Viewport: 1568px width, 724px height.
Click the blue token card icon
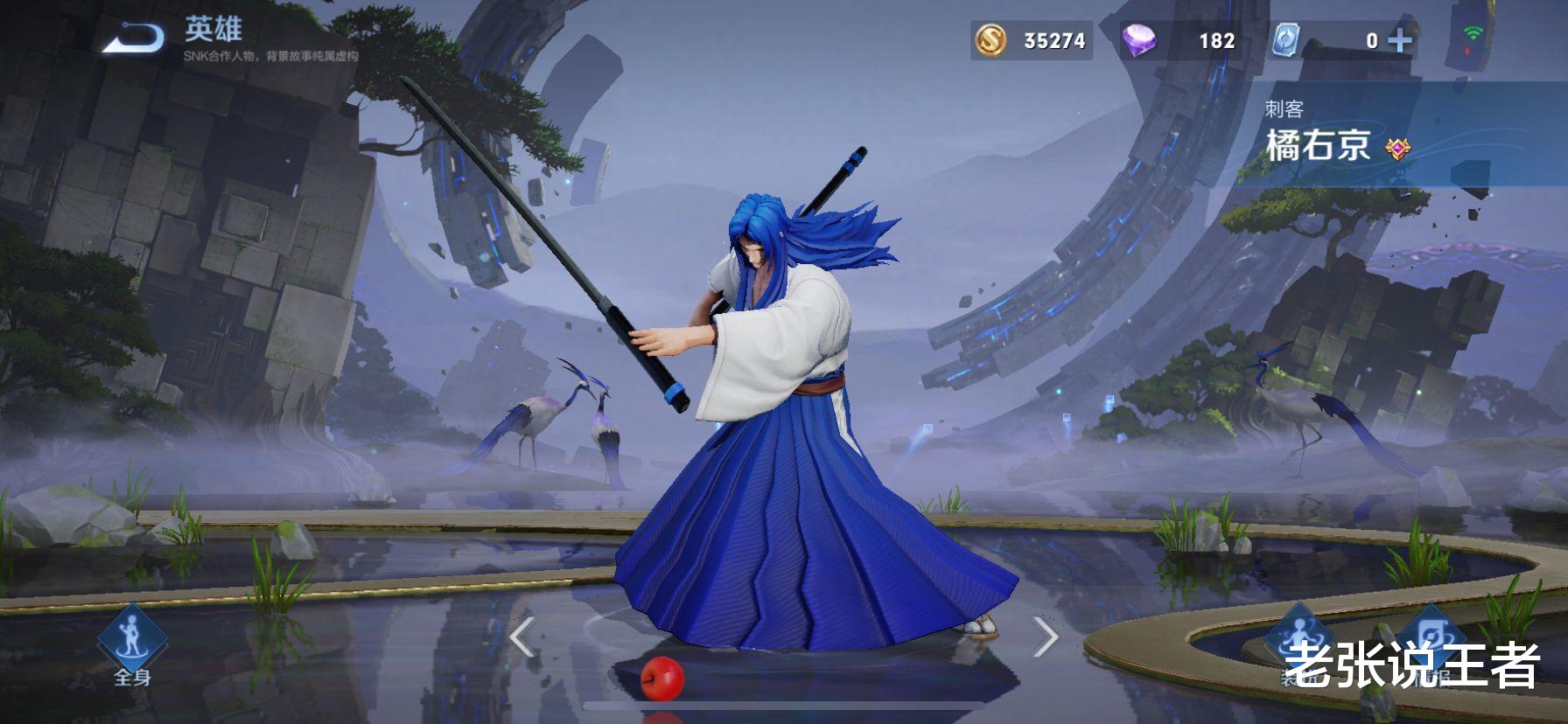[x=1284, y=38]
